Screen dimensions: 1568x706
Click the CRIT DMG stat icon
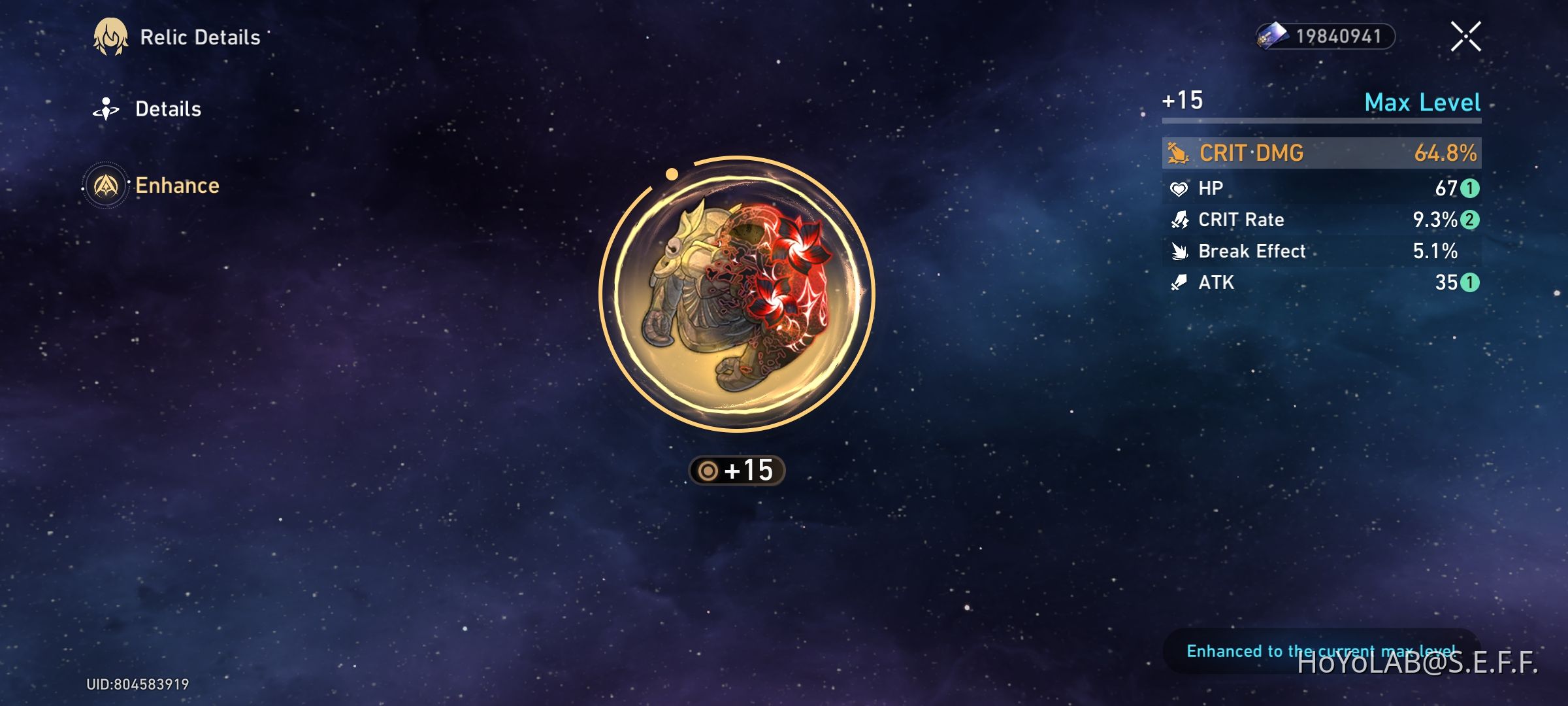(1179, 152)
